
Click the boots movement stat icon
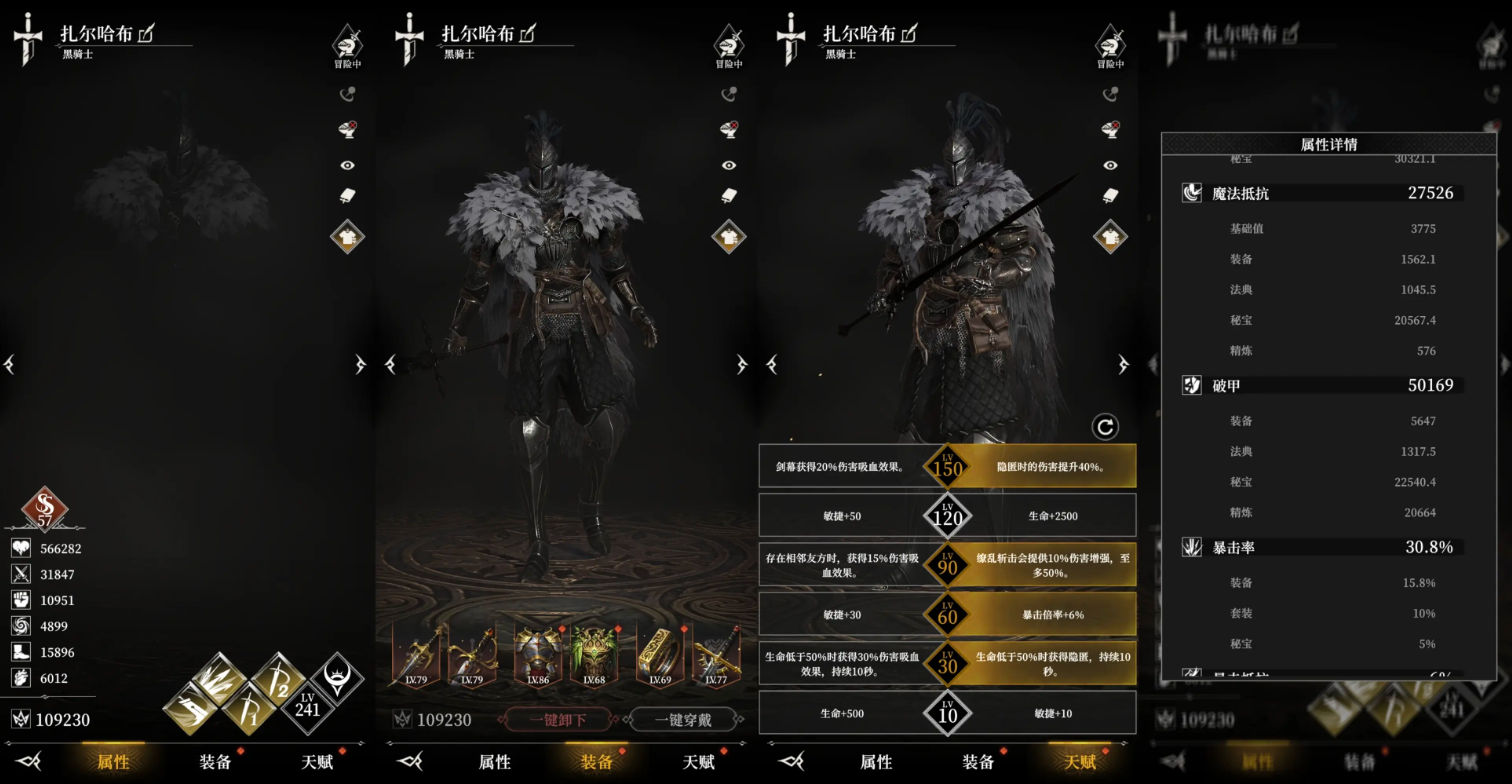pos(20,652)
